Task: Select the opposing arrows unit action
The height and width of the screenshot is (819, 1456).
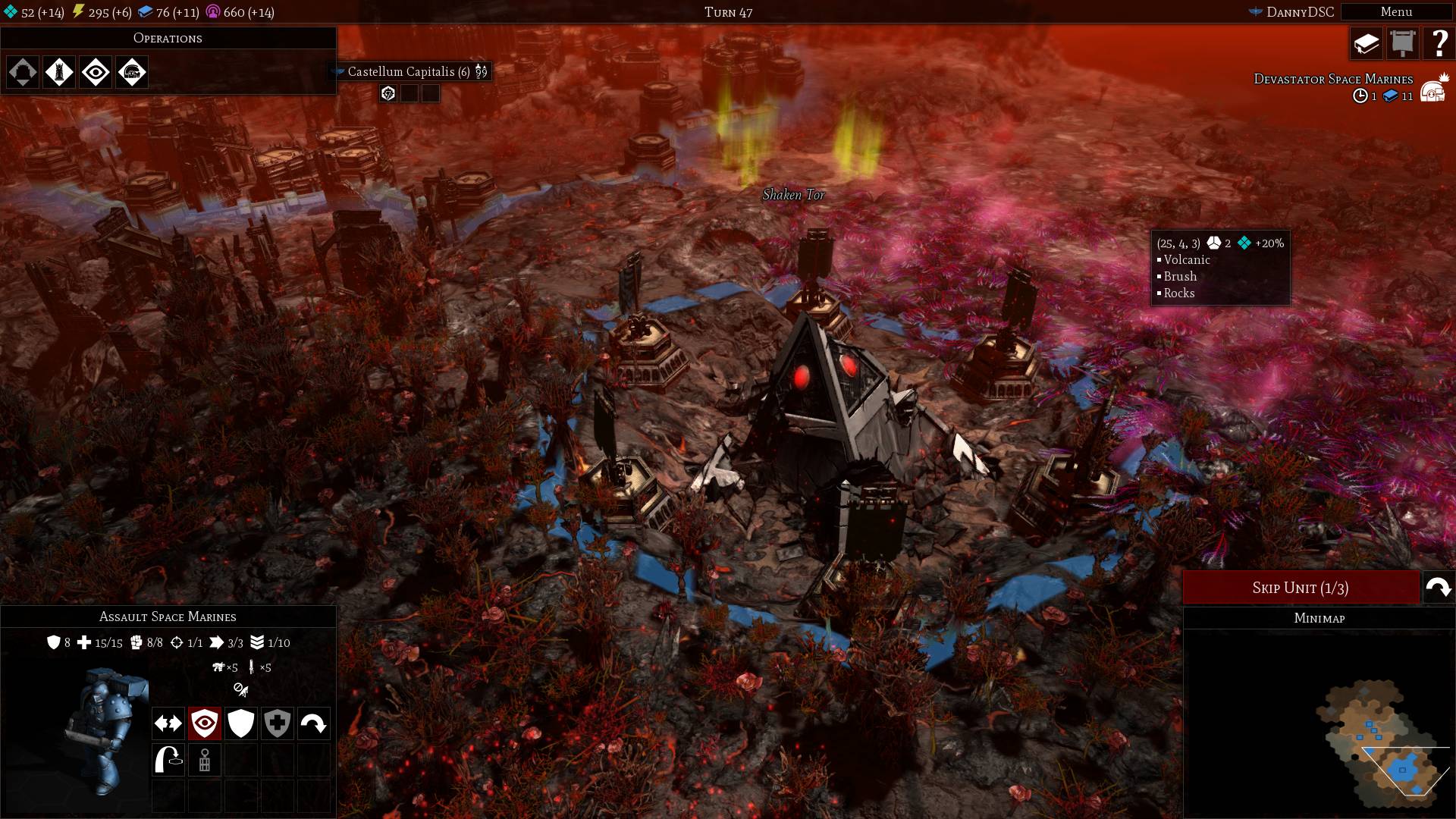Action: tap(168, 723)
